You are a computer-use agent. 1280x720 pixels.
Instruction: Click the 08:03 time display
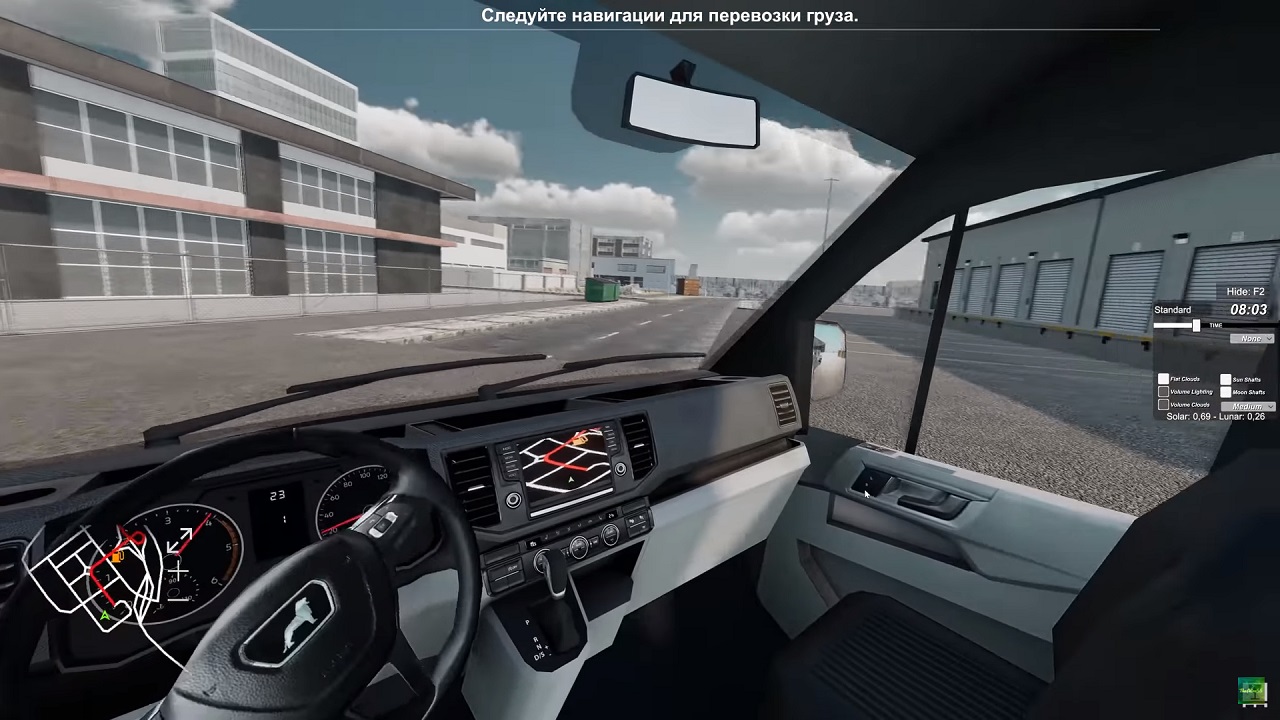1248,309
